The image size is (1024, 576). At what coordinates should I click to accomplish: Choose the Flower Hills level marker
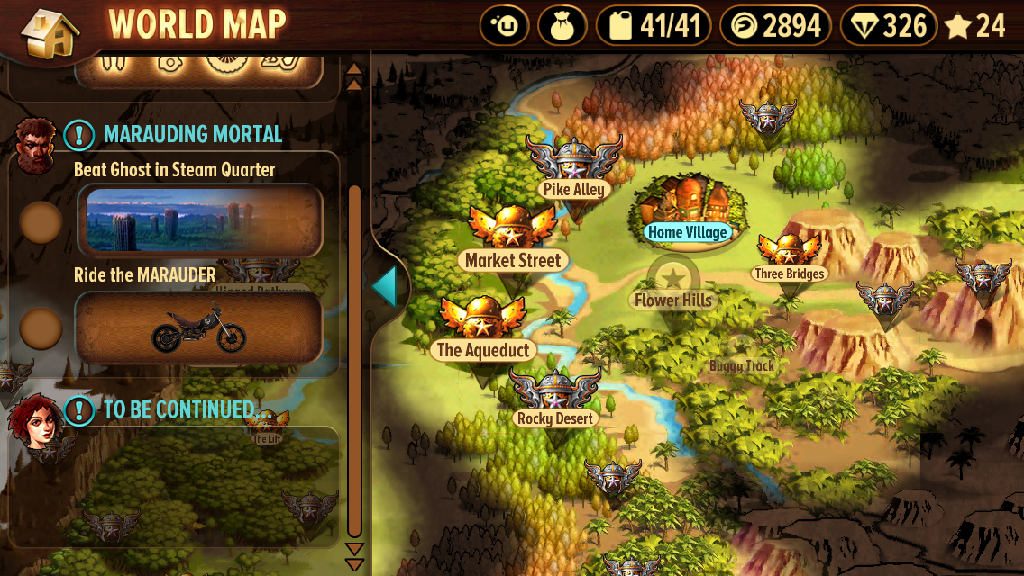click(x=674, y=284)
